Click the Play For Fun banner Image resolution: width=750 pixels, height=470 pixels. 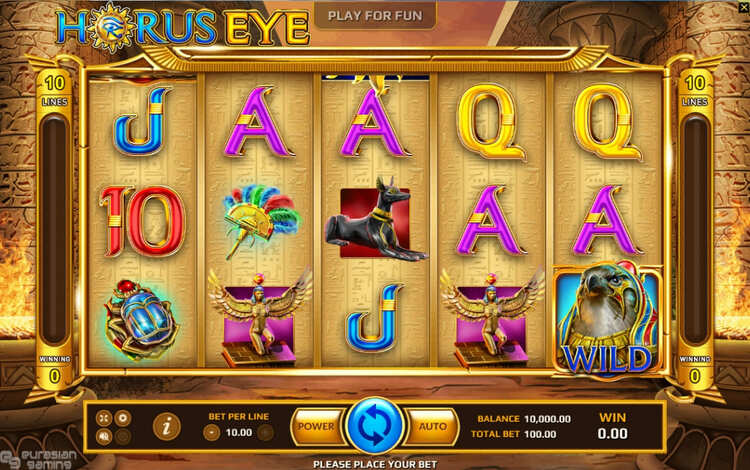point(375,15)
